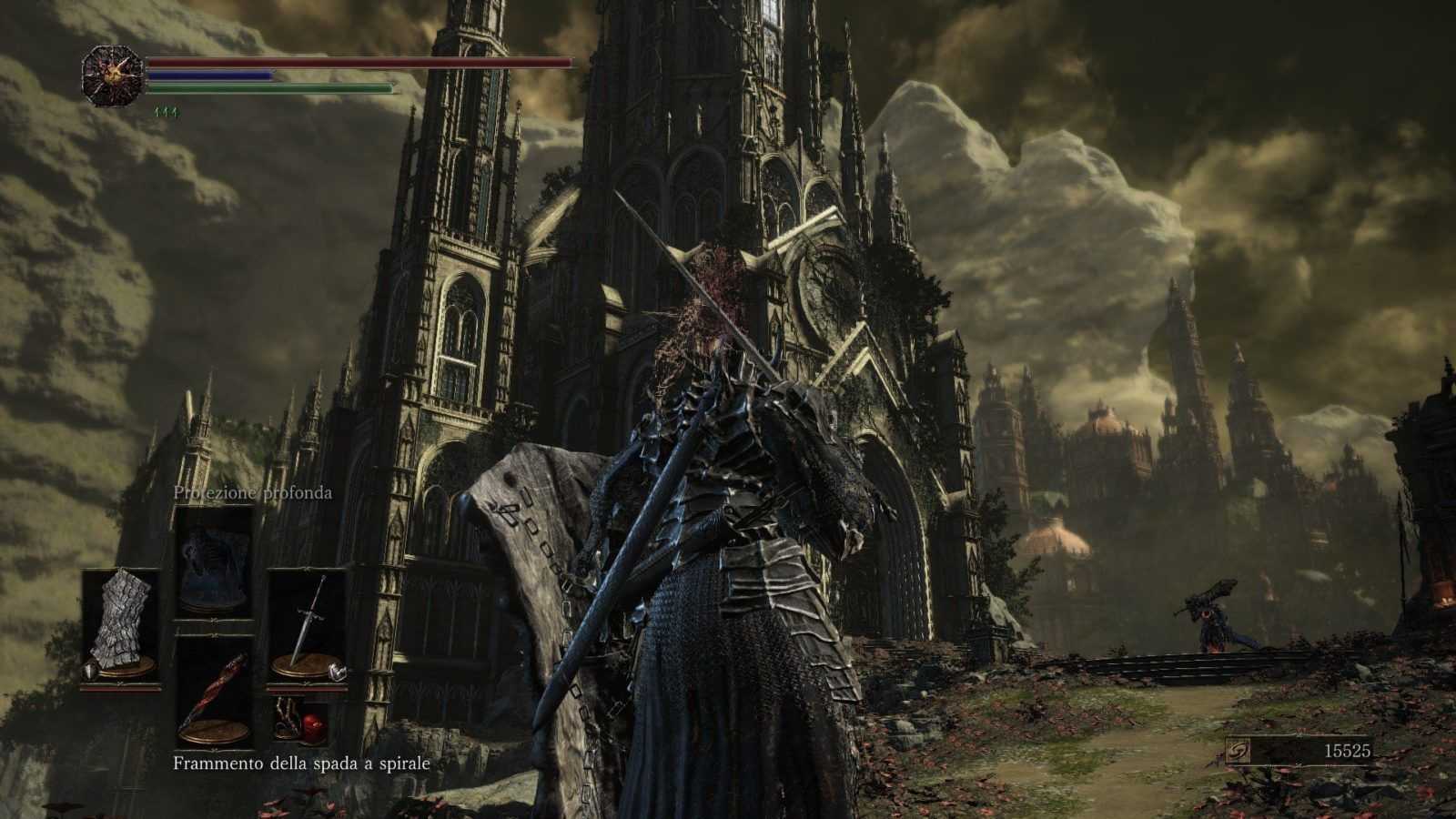Screen dimensions: 1456x819
Task: Choose the longsword right-hand weapon slot
Action: [x=307, y=626]
